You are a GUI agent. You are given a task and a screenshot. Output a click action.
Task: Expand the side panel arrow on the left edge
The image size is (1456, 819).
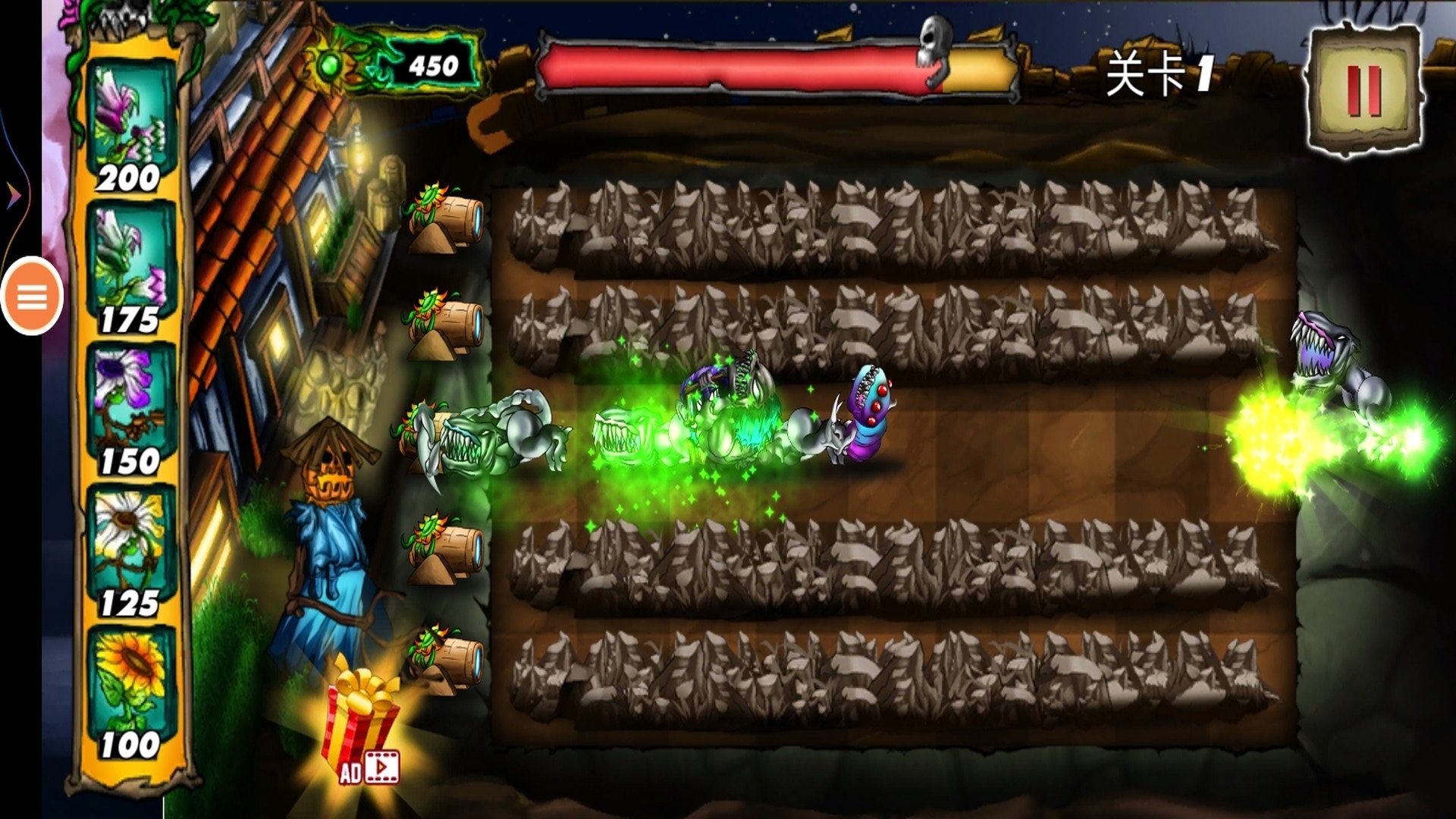14,196
